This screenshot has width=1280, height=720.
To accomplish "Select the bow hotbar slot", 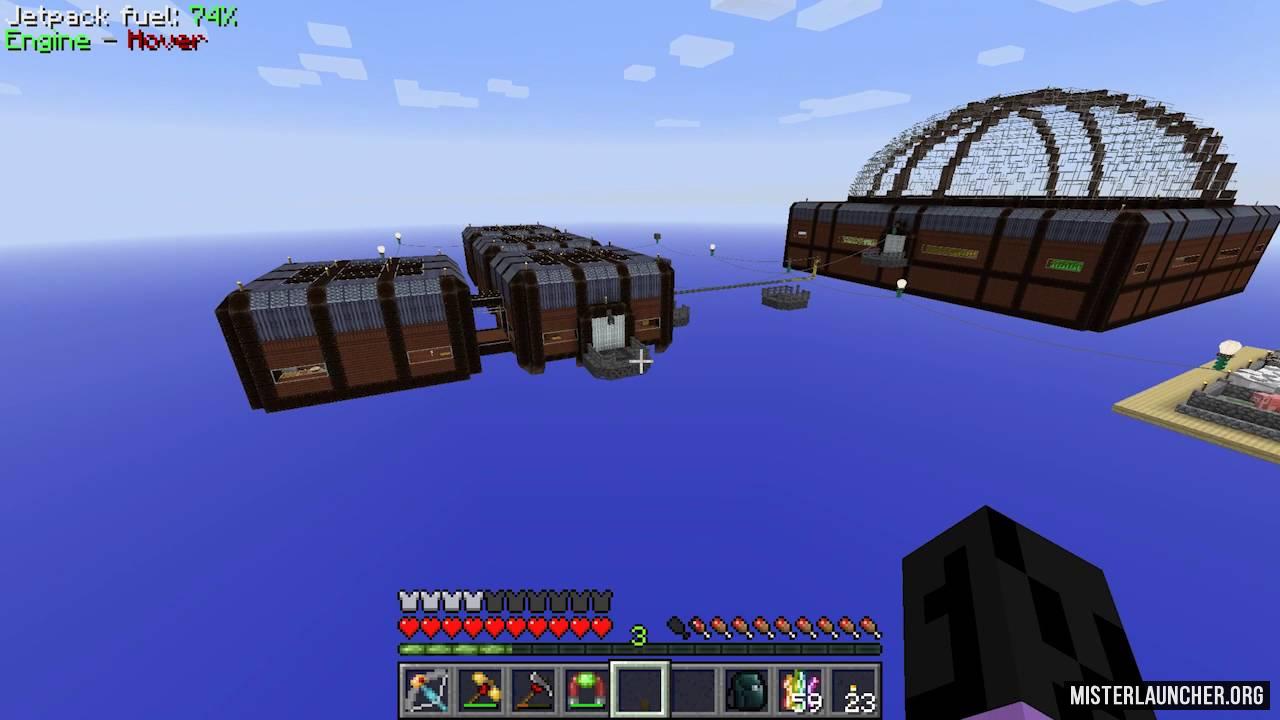I will [x=426, y=691].
